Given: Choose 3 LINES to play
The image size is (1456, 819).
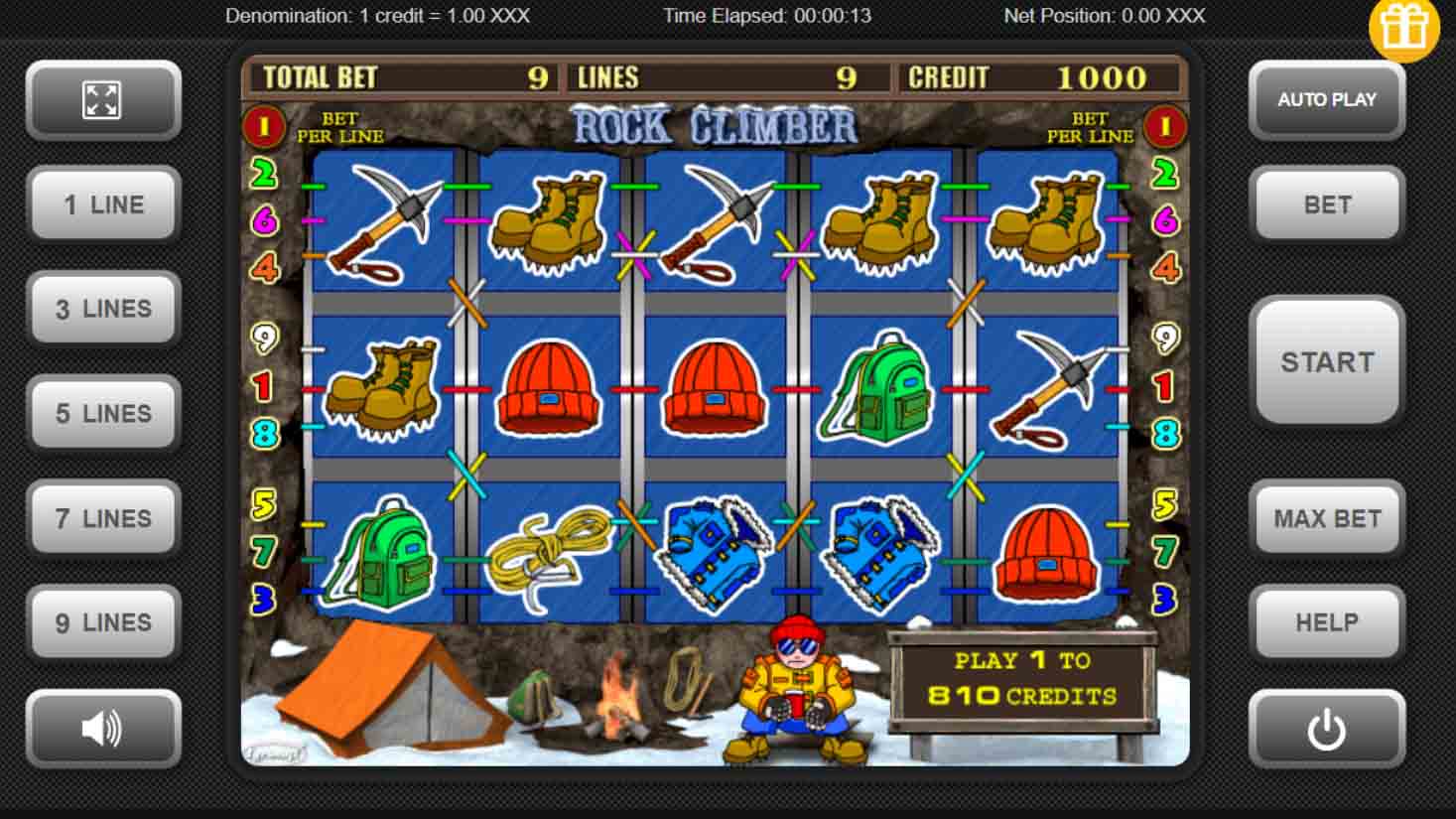Looking at the screenshot, I should pyautogui.click(x=103, y=309).
